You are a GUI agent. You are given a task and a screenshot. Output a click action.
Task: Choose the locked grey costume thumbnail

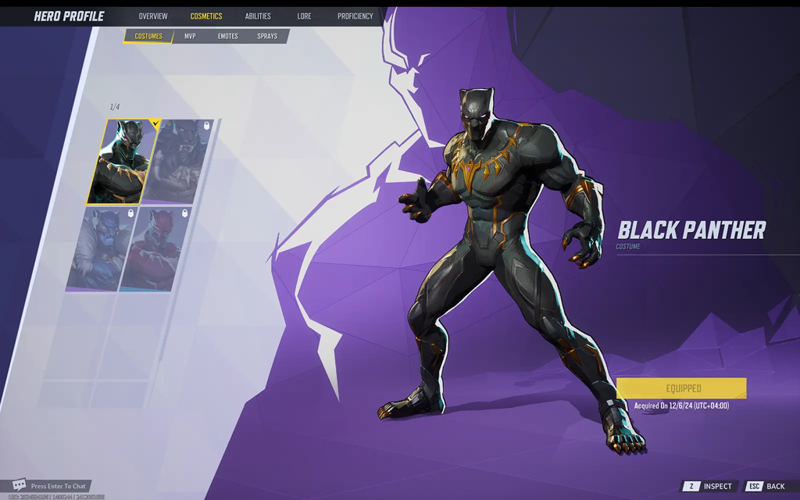(180, 161)
